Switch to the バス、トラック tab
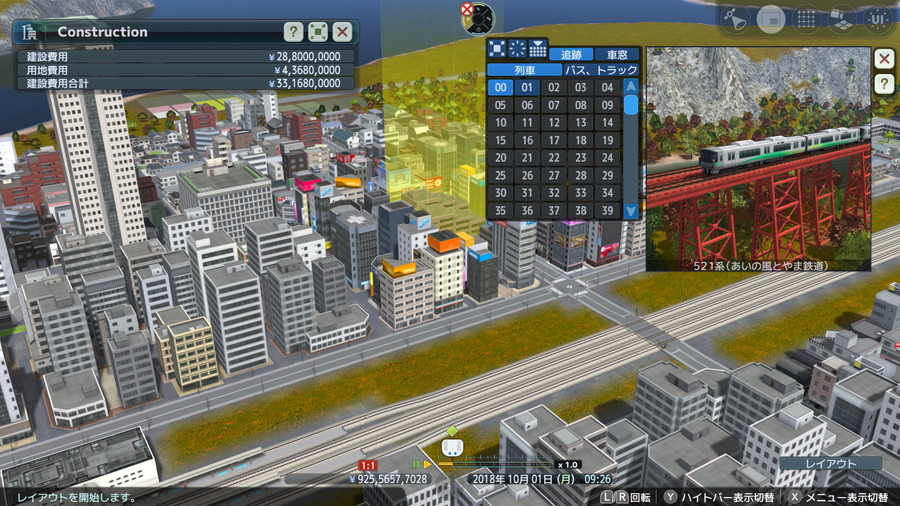900x506 pixels. 601,70
